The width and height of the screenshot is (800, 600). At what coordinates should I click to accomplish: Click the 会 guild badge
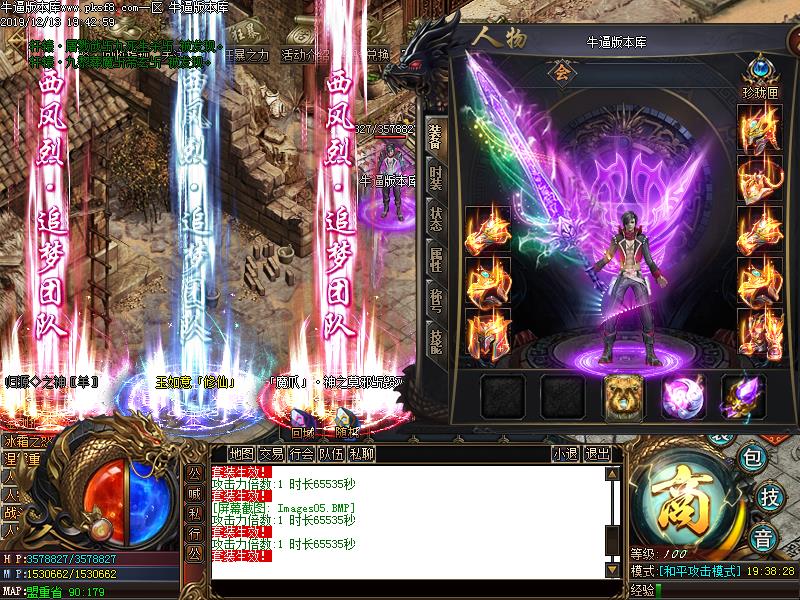pyautogui.click(x=556, y=72)
